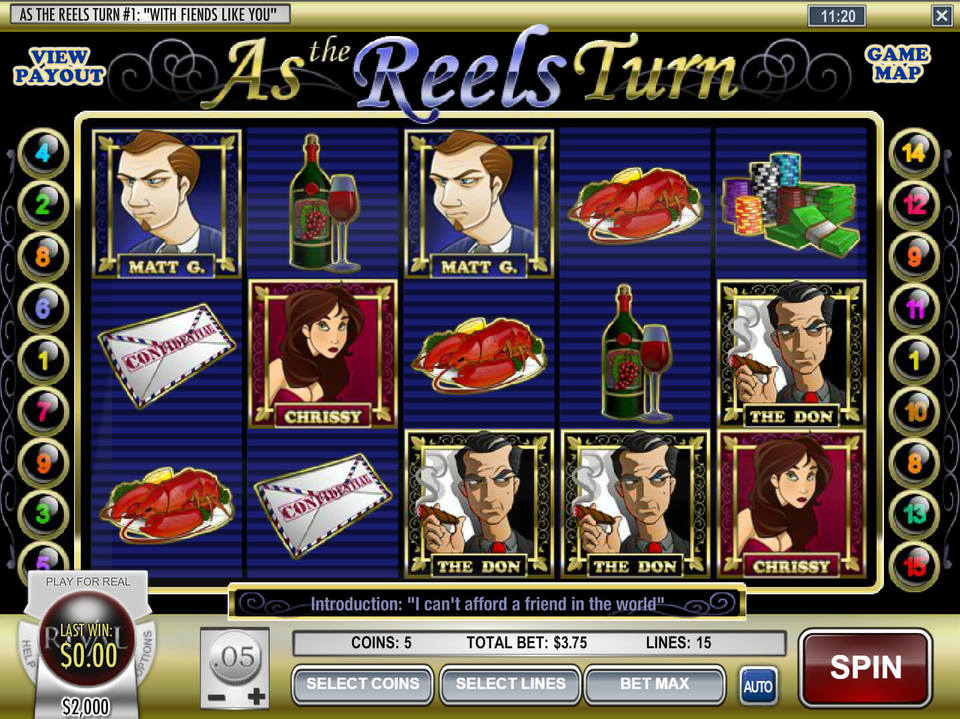960x719 pixels.
Task: Spin the reels with the SPIN button
Action: point(865,668)
